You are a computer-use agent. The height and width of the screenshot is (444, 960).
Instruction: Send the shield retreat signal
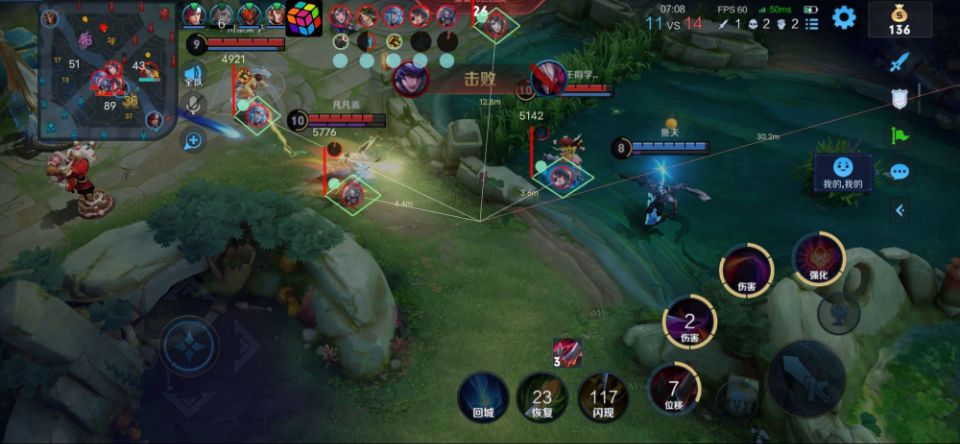899,98
